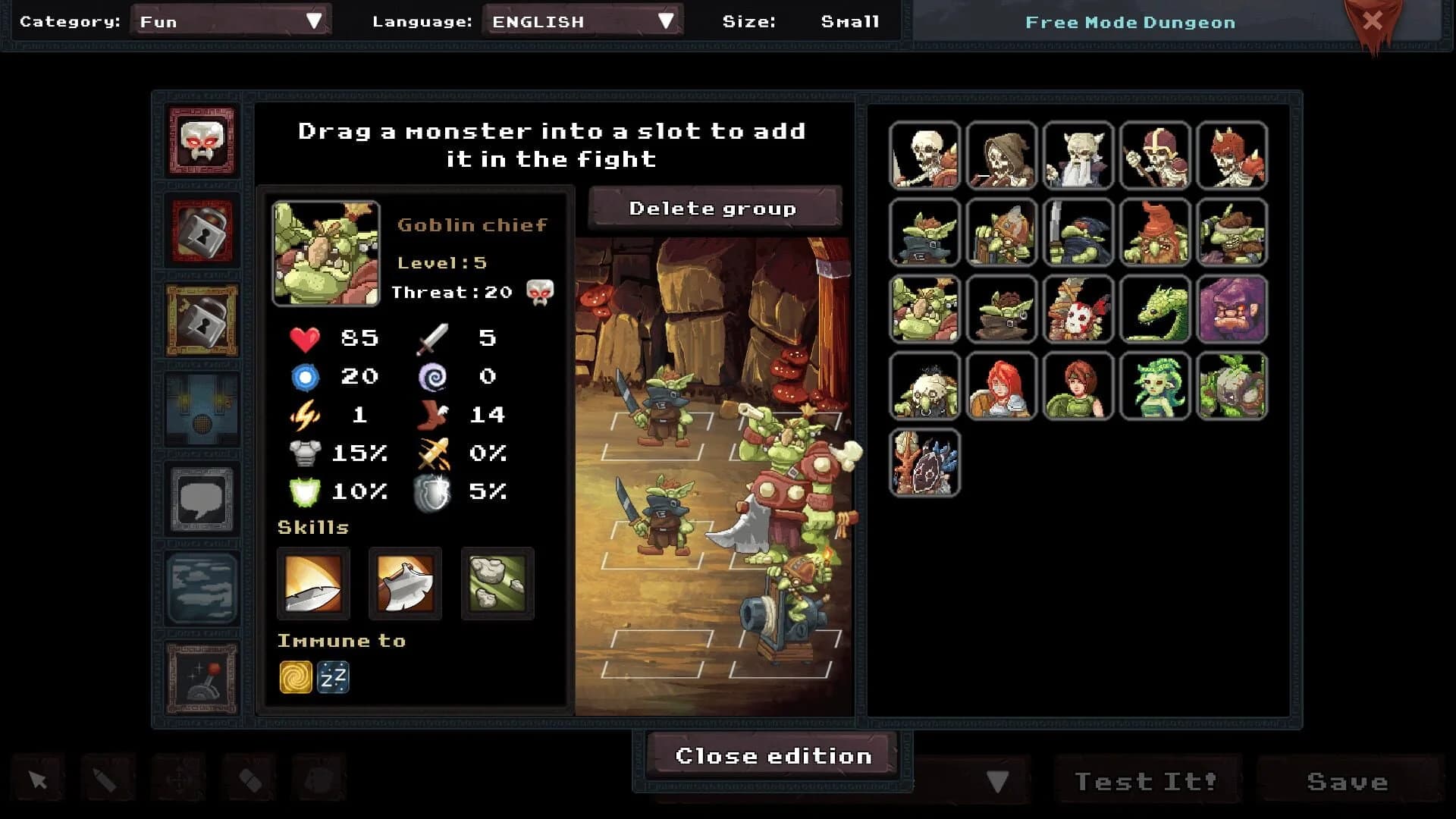The image size is (1456, 819).
Task: Select the Medusa monster thumbnail
Action: pyautogui.click(x=1155, y=387)
